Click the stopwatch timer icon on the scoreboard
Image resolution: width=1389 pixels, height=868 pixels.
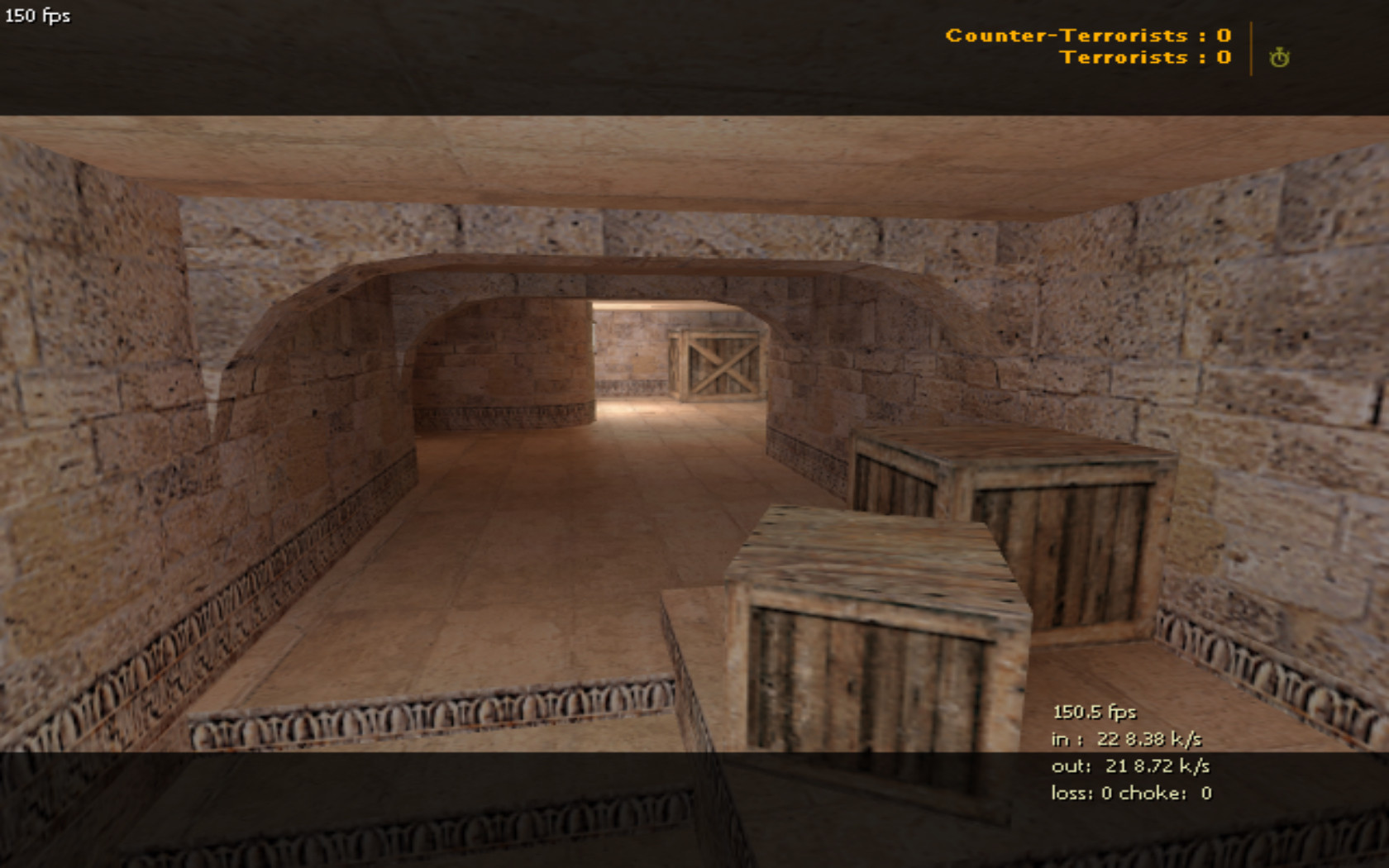tap(1279, 58)
